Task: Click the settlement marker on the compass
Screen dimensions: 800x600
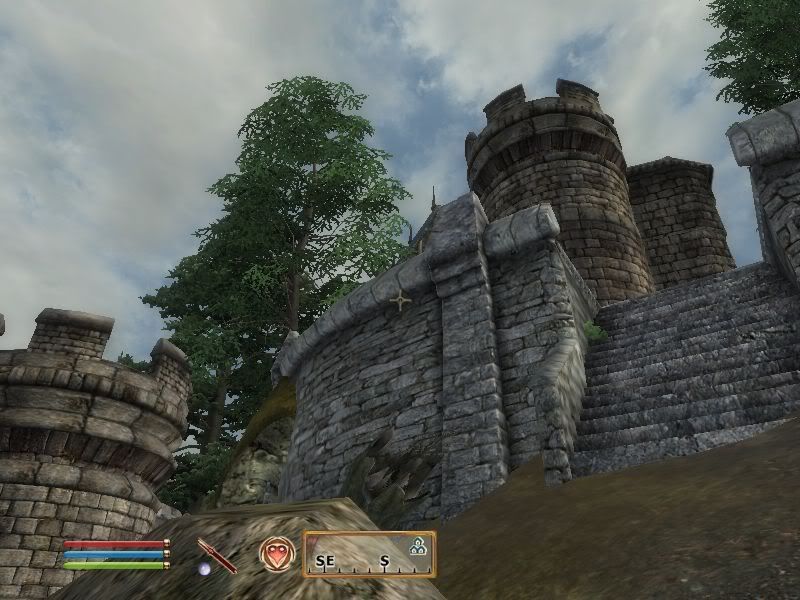Action: [x=417, y=546]
